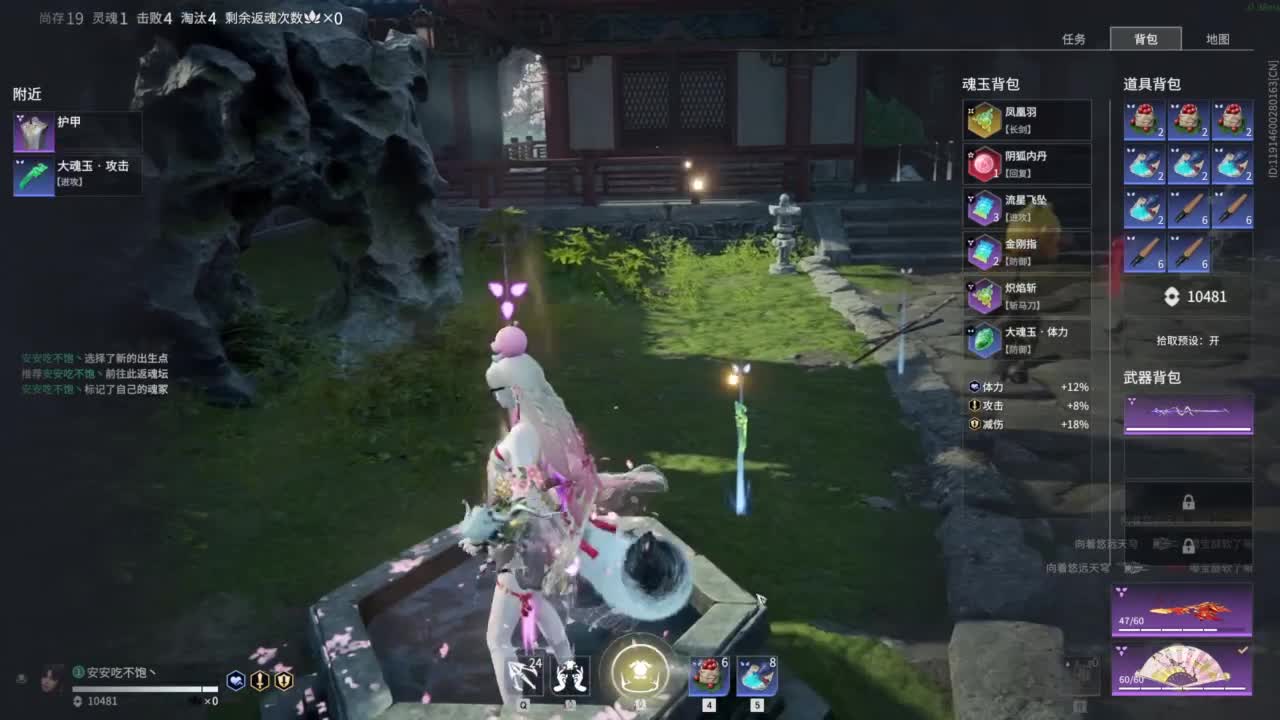Click the 流星飞坠 attack soul jade icon
Image resolution: width=1280 pixels, height=720 pixels.
(x=985, y=208)
